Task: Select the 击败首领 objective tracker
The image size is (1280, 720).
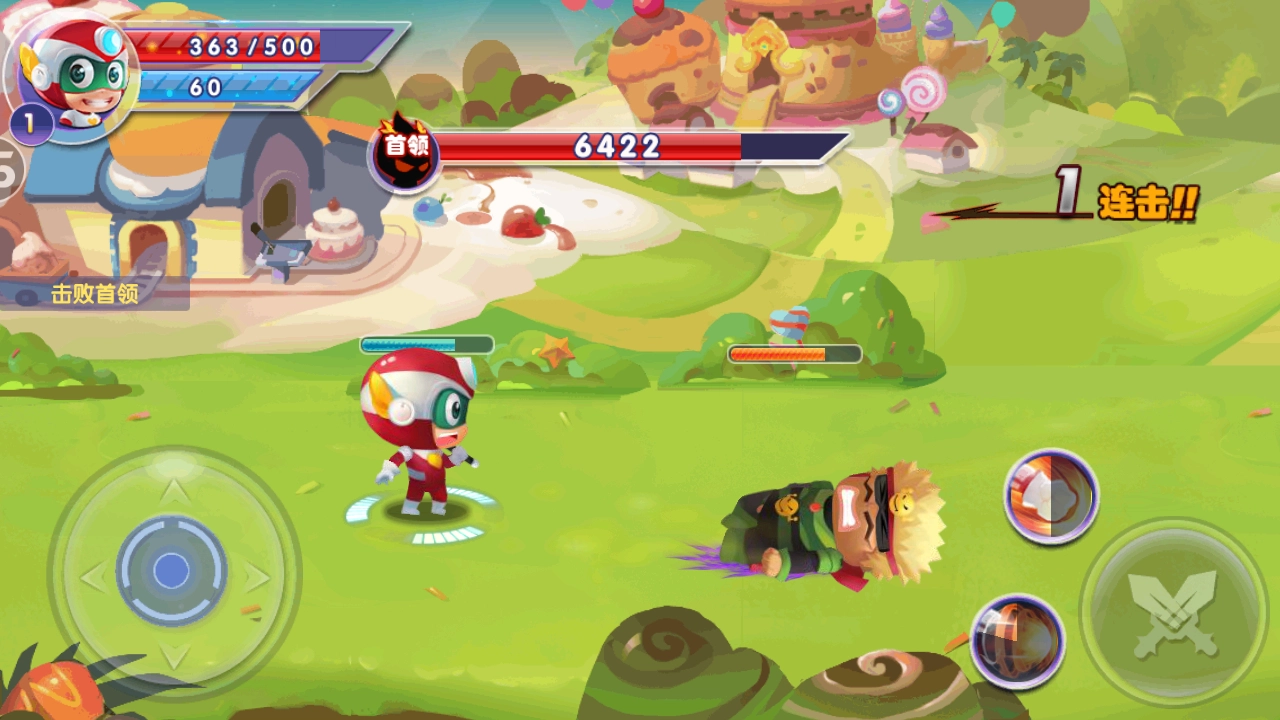Action: coord(95,294)
